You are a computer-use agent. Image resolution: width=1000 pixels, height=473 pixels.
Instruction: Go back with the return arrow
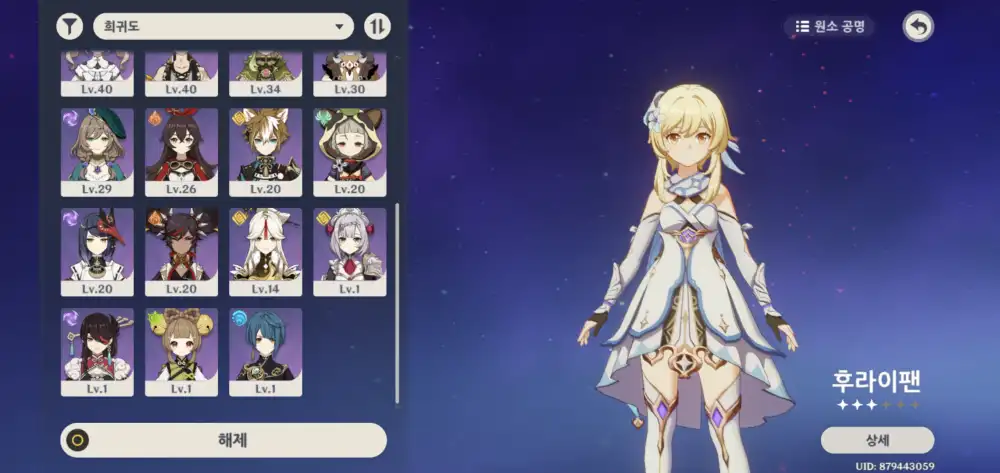[917, 26]
